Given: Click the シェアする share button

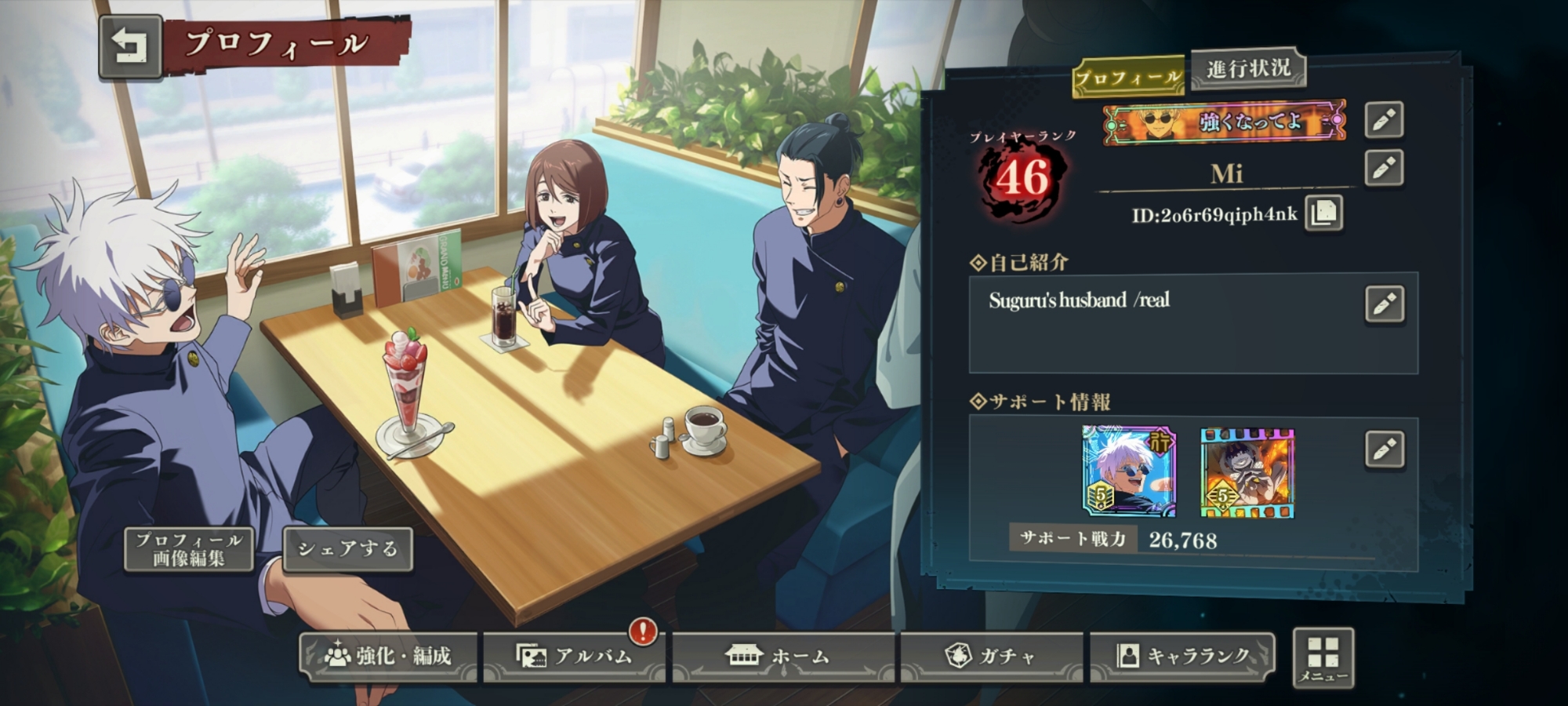Looking at the screenshot, I should pos(347,549).
